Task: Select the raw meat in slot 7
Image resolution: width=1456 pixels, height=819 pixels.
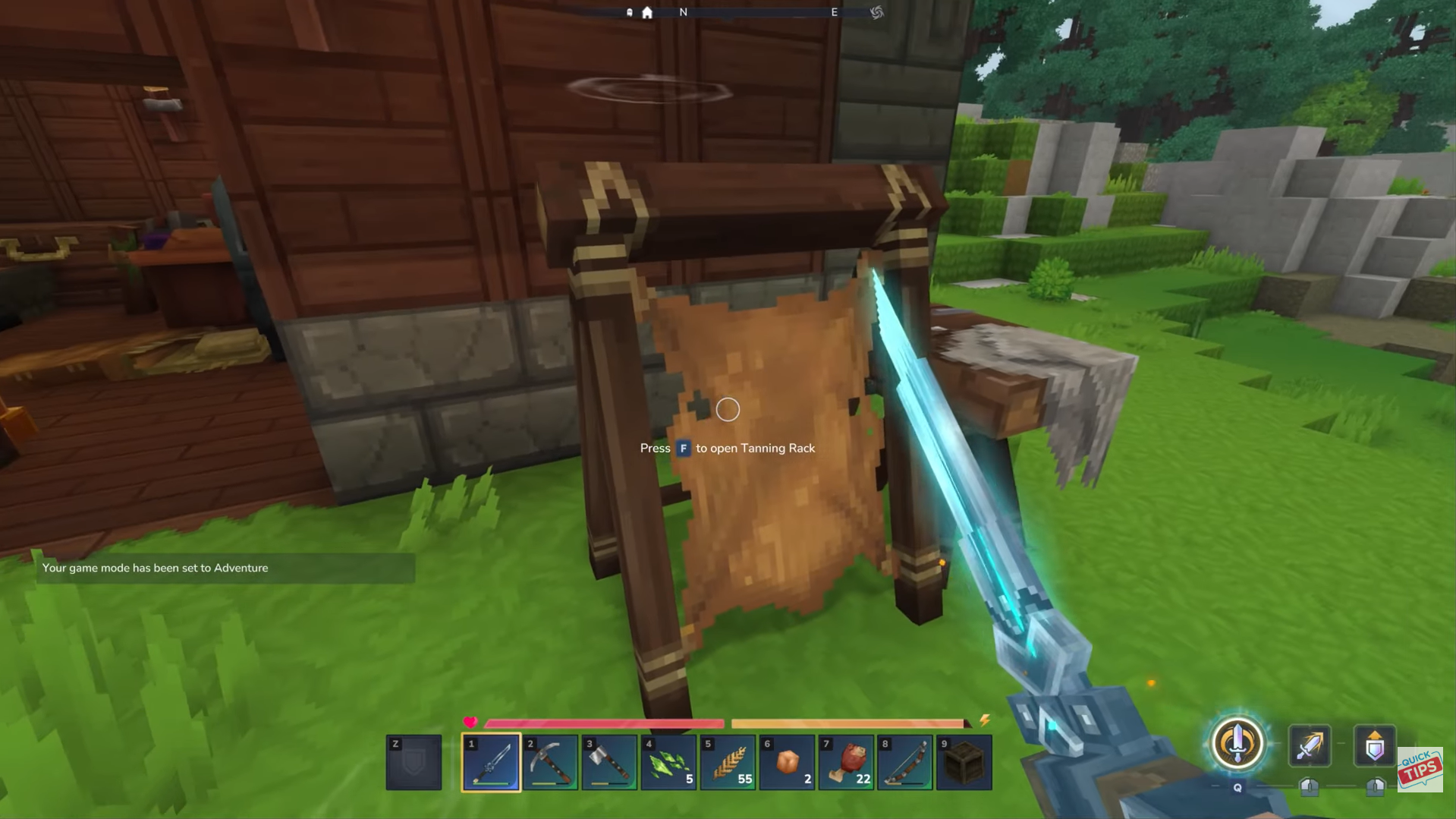Action: pos(845,762)
